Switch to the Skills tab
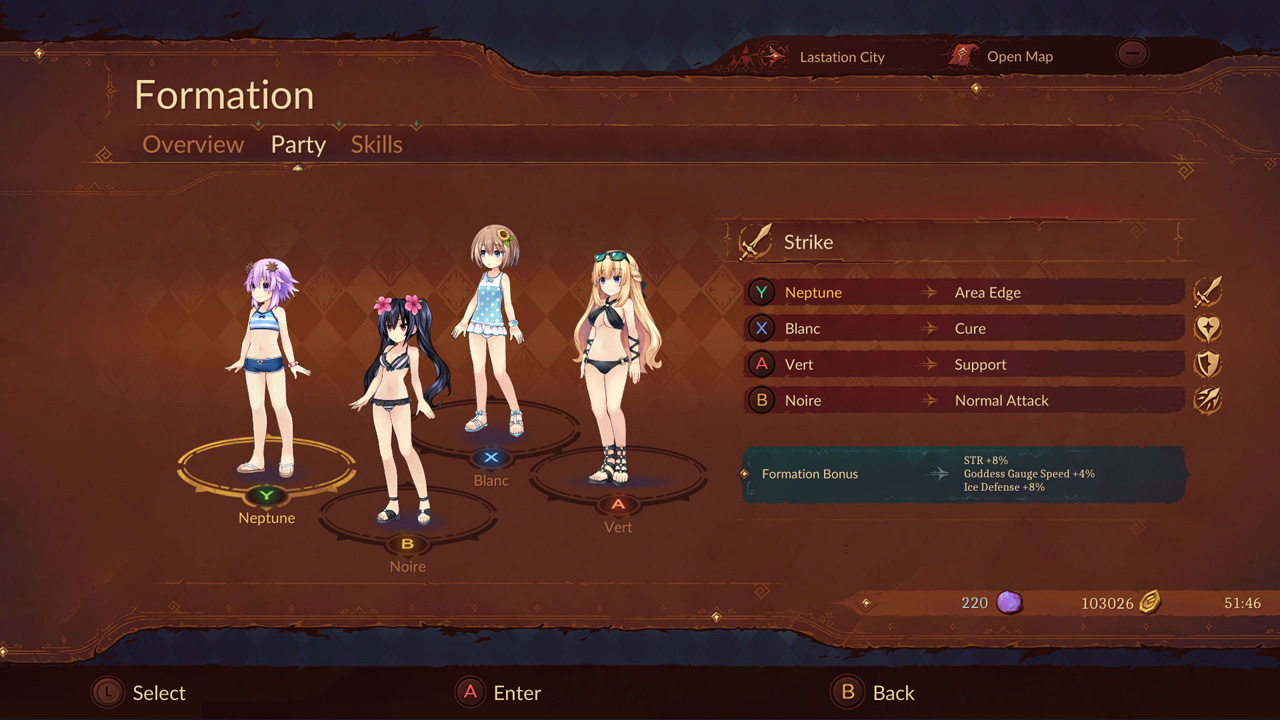The height and width of the screenshot is (720, 1280). click(x=376, y=145)
